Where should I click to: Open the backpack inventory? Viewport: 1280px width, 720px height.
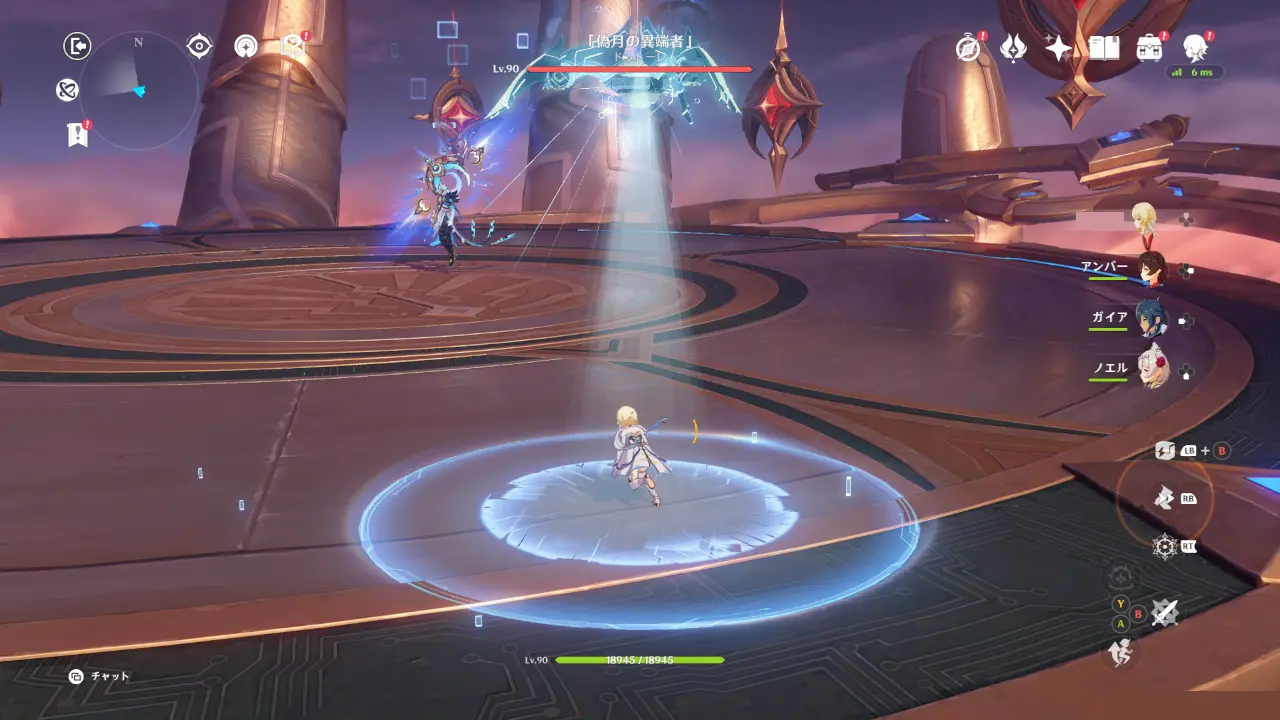point(1149,47)
